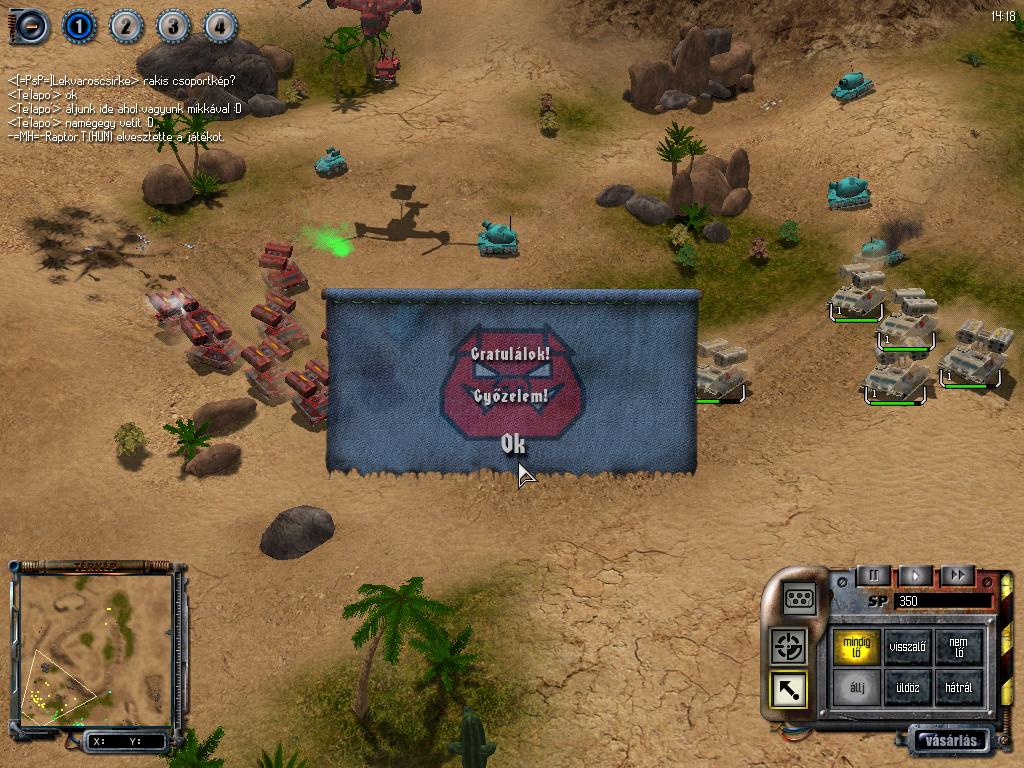This screenshot has height=768, width=1024.
Task: Open the six-dot formation panel icon
Action: pyautogui.click(x=800, y=597)
